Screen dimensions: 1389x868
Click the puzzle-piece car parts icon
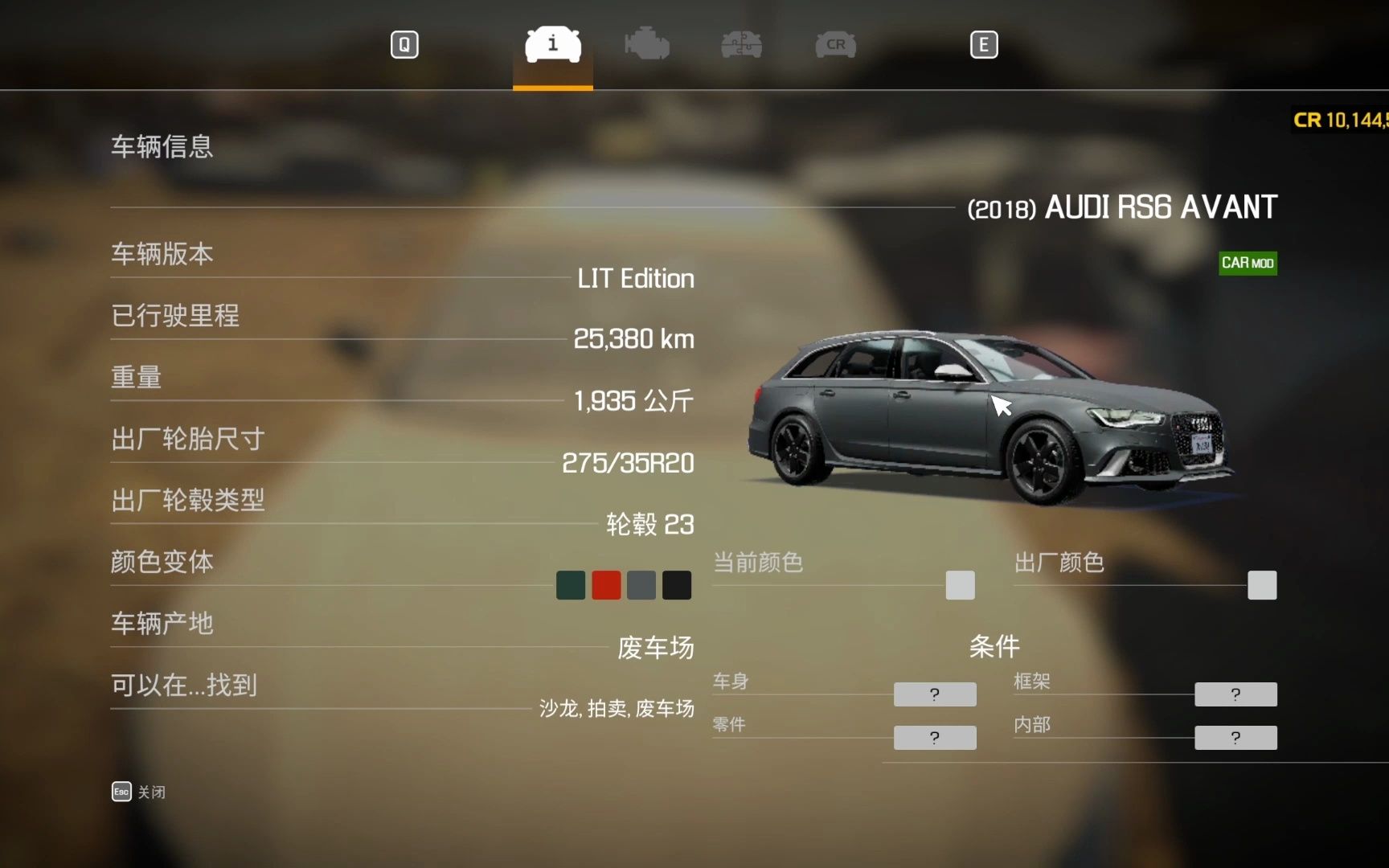[741, 45]
